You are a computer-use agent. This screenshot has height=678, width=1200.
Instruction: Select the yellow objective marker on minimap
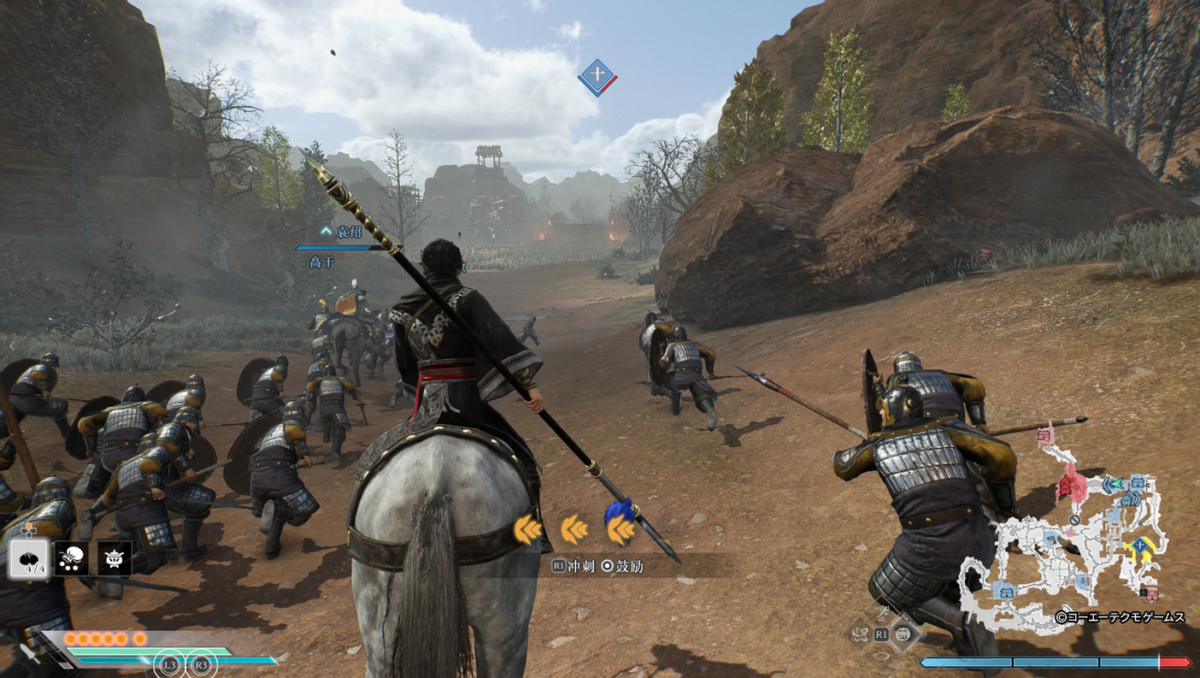(1140, 546)
